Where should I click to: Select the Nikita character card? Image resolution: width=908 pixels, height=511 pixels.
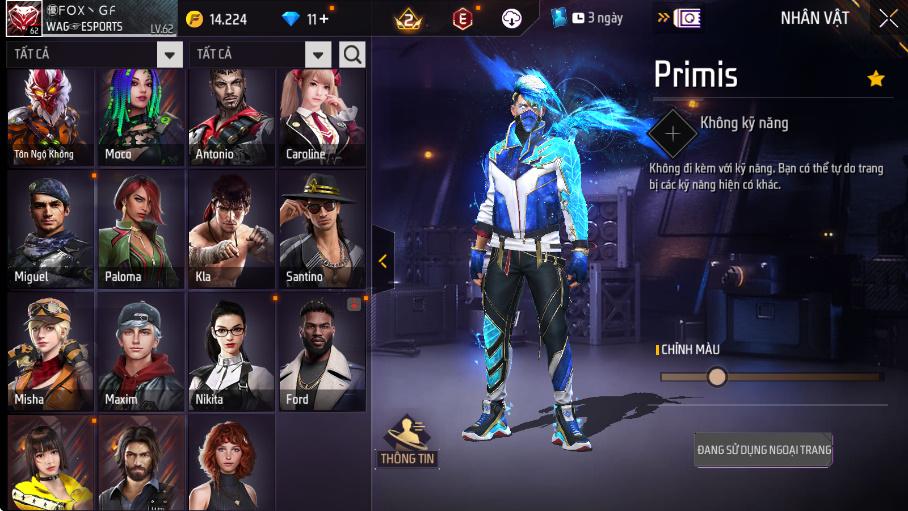tap(231, 352)
